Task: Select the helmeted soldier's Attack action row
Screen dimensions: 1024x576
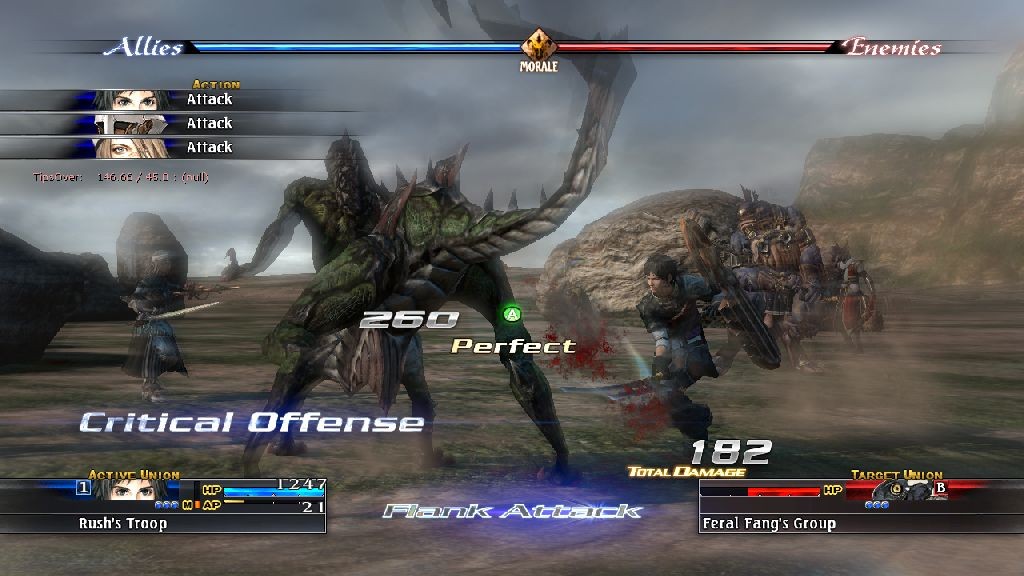Action: (x=180, y=123)
